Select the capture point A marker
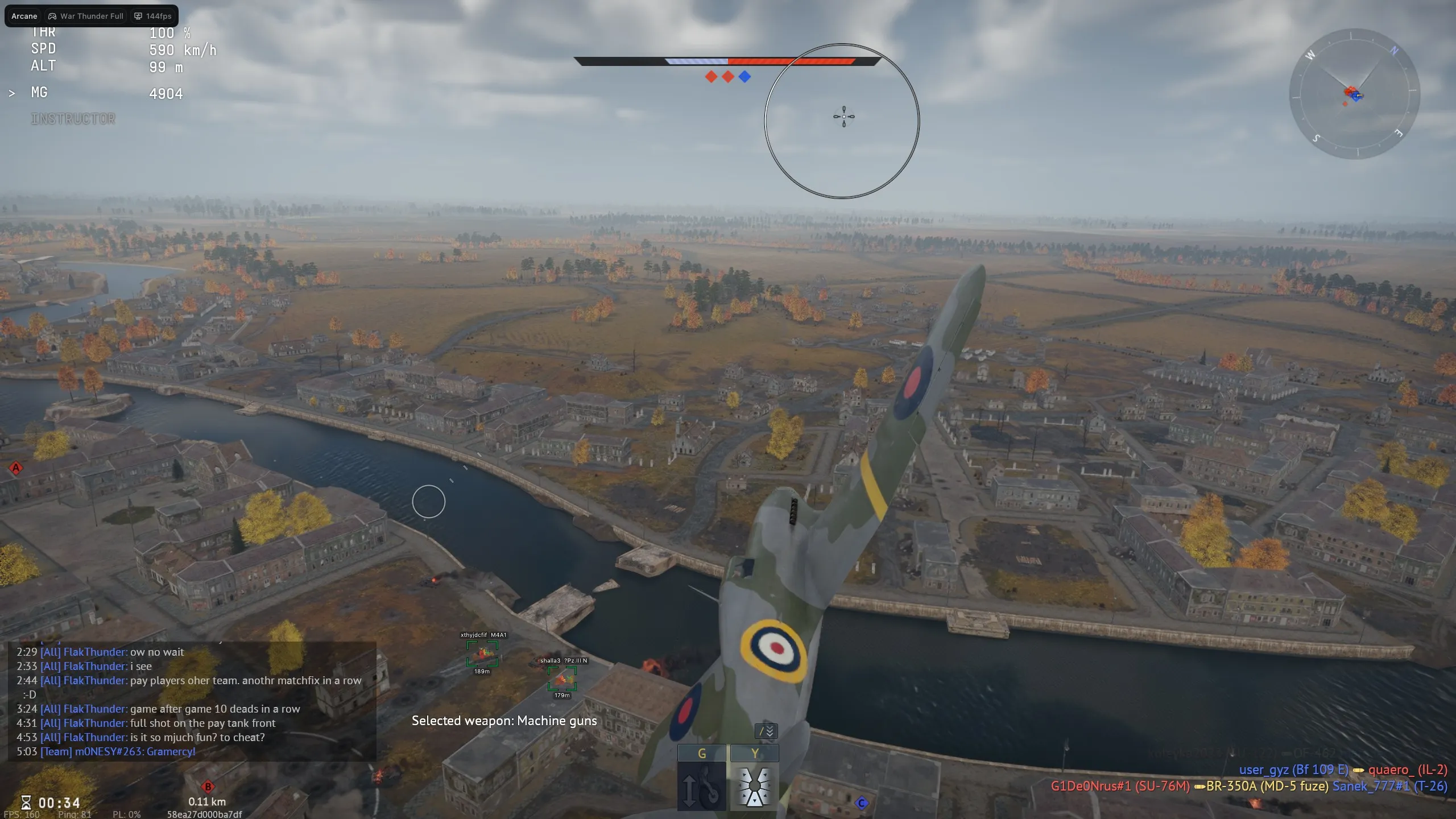This screenshot has height=819, width=1456. (16, 469)
